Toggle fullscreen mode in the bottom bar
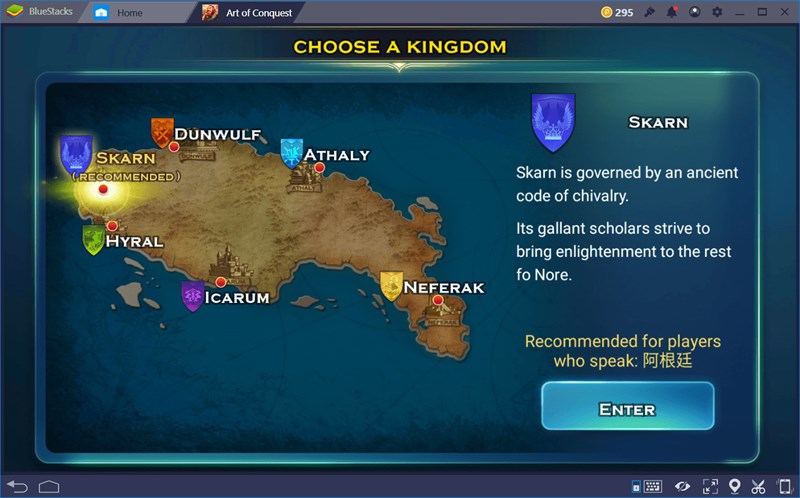 tap(709, 486)
